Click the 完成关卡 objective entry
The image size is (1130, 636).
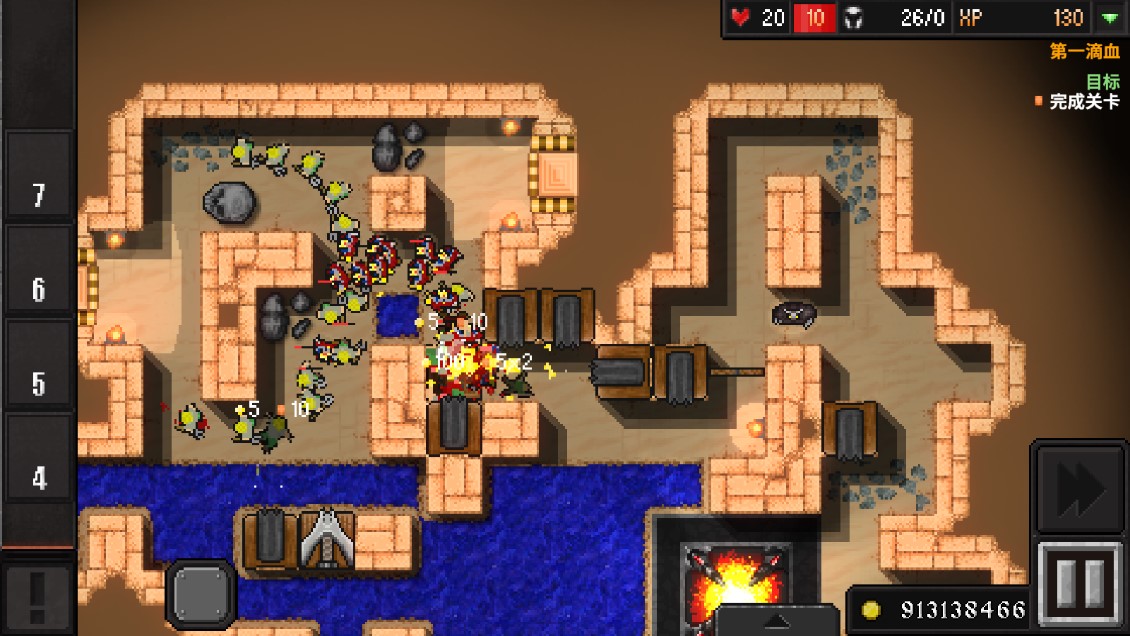[x=1084, y=102]
